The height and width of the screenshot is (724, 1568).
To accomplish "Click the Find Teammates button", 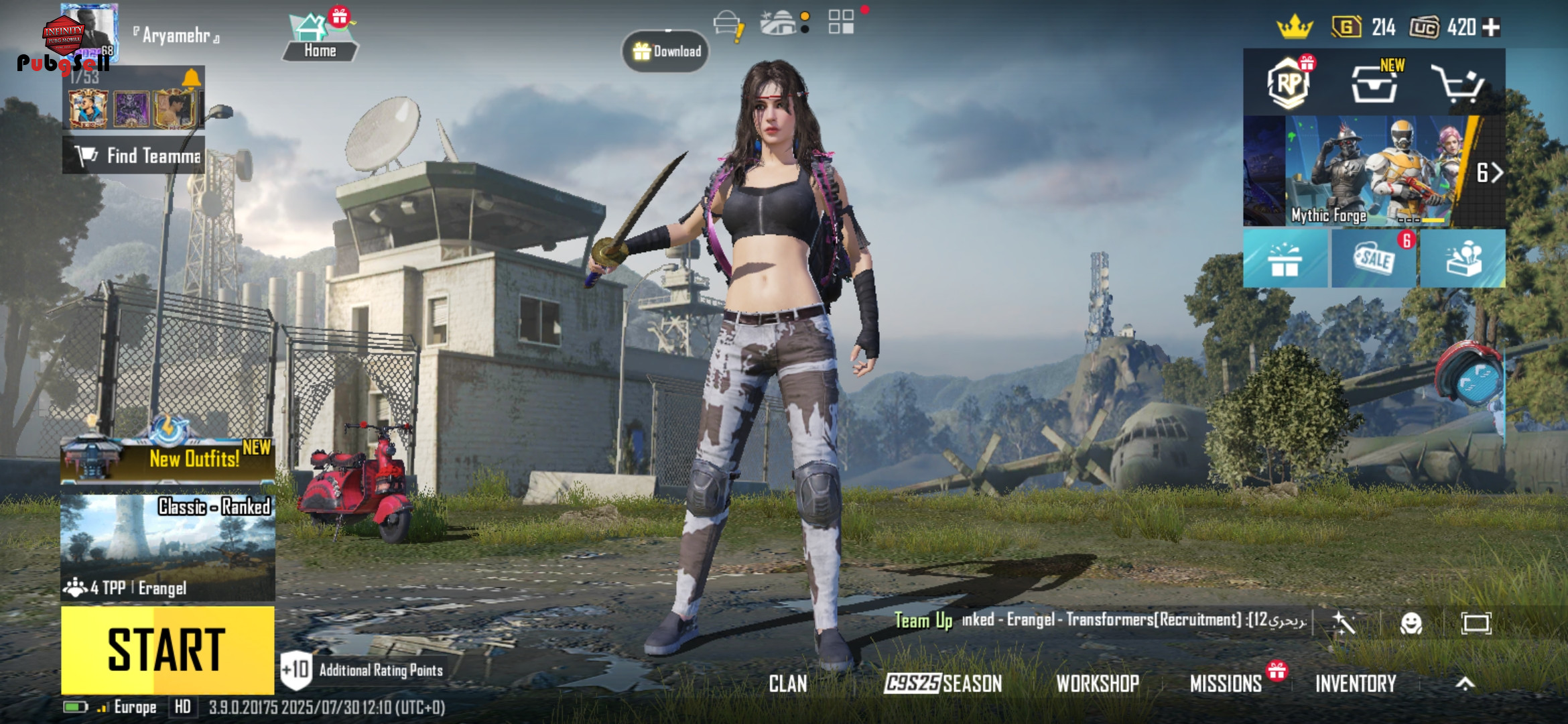I will [x=134, y=156].
